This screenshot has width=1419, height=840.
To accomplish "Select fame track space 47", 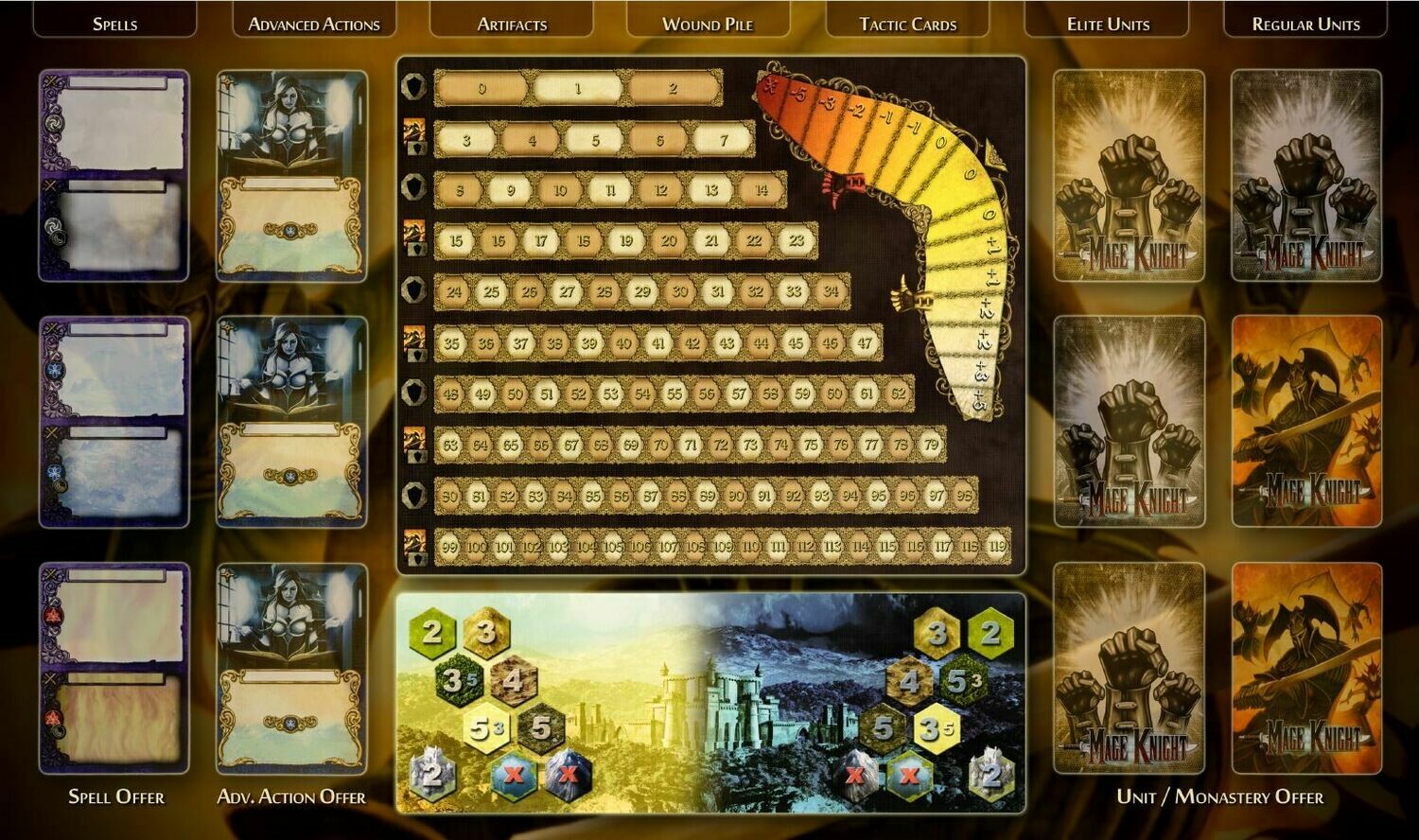I will (x=864, y=343).
